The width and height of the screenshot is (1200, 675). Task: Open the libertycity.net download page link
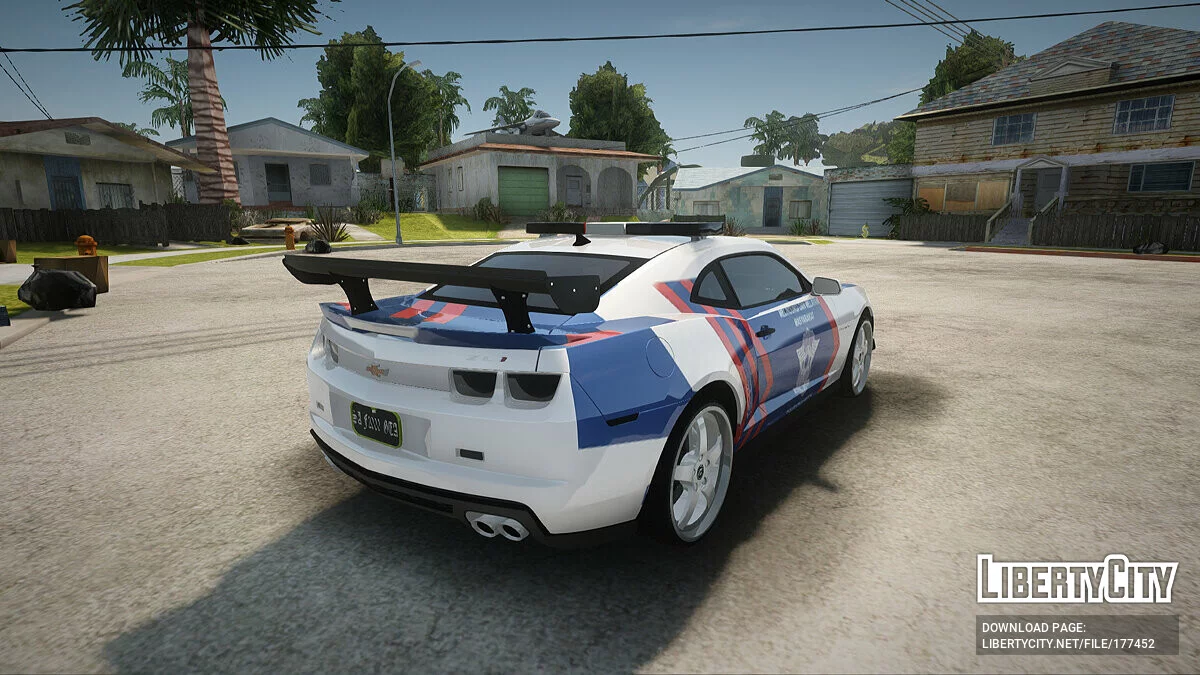[1068, 643]
